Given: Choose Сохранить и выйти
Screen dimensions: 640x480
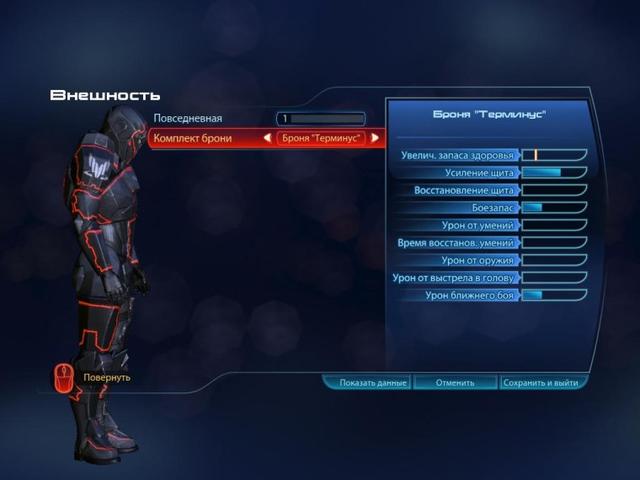Looking at the screenshot, I should (542, 383).
